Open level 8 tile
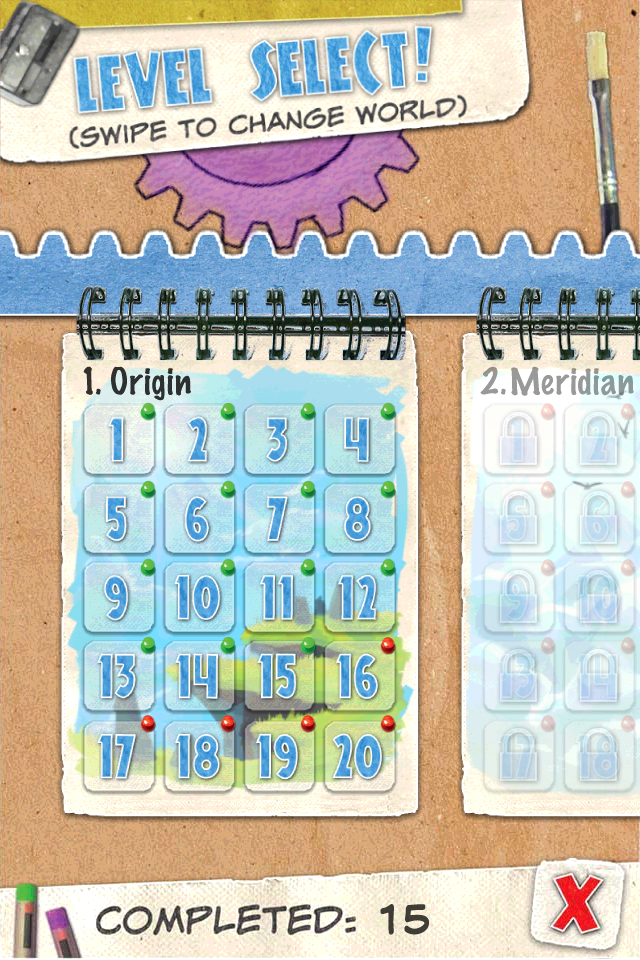Image resolution: width=640 pixels, height=960 pixels. click(x=358, y=519)
